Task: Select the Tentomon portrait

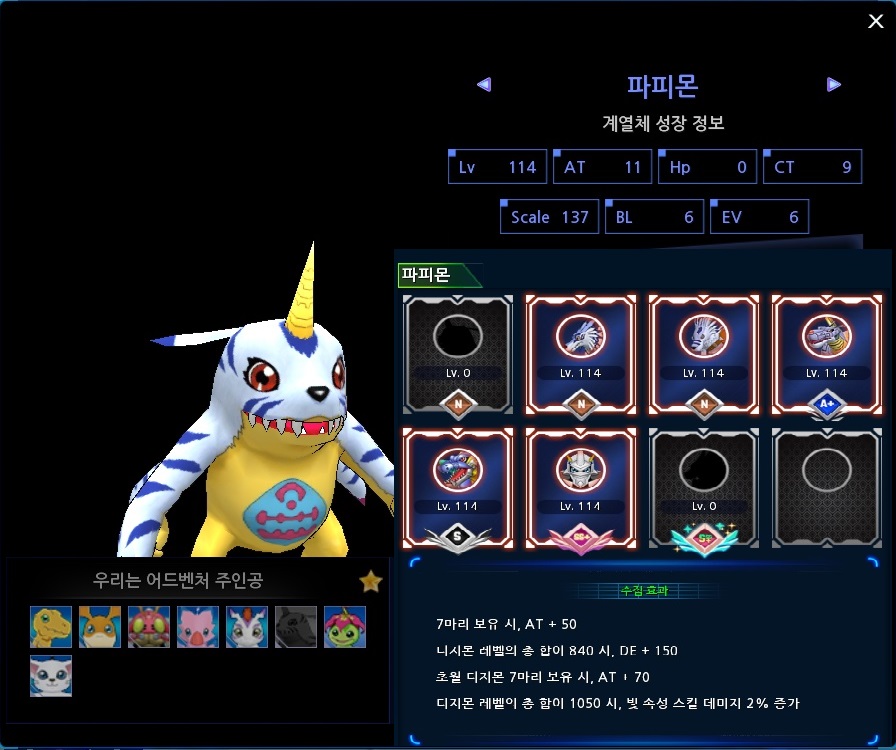Action: pyautogui.click(x=149, y=627)
